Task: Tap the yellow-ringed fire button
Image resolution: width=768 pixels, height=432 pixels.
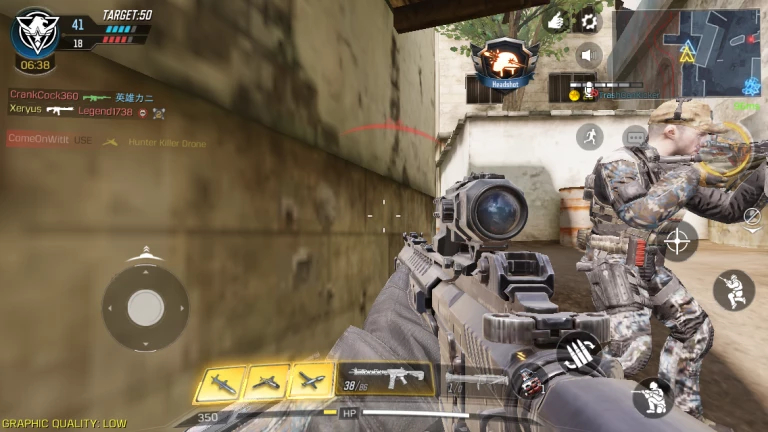Action: pos(728,148)
